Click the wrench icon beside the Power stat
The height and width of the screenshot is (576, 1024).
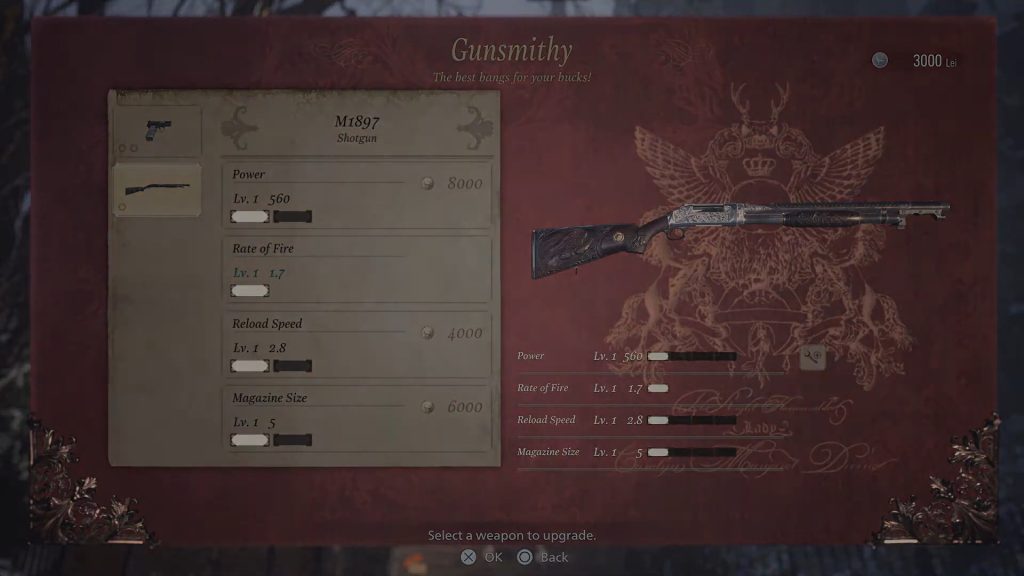[813, 357]
